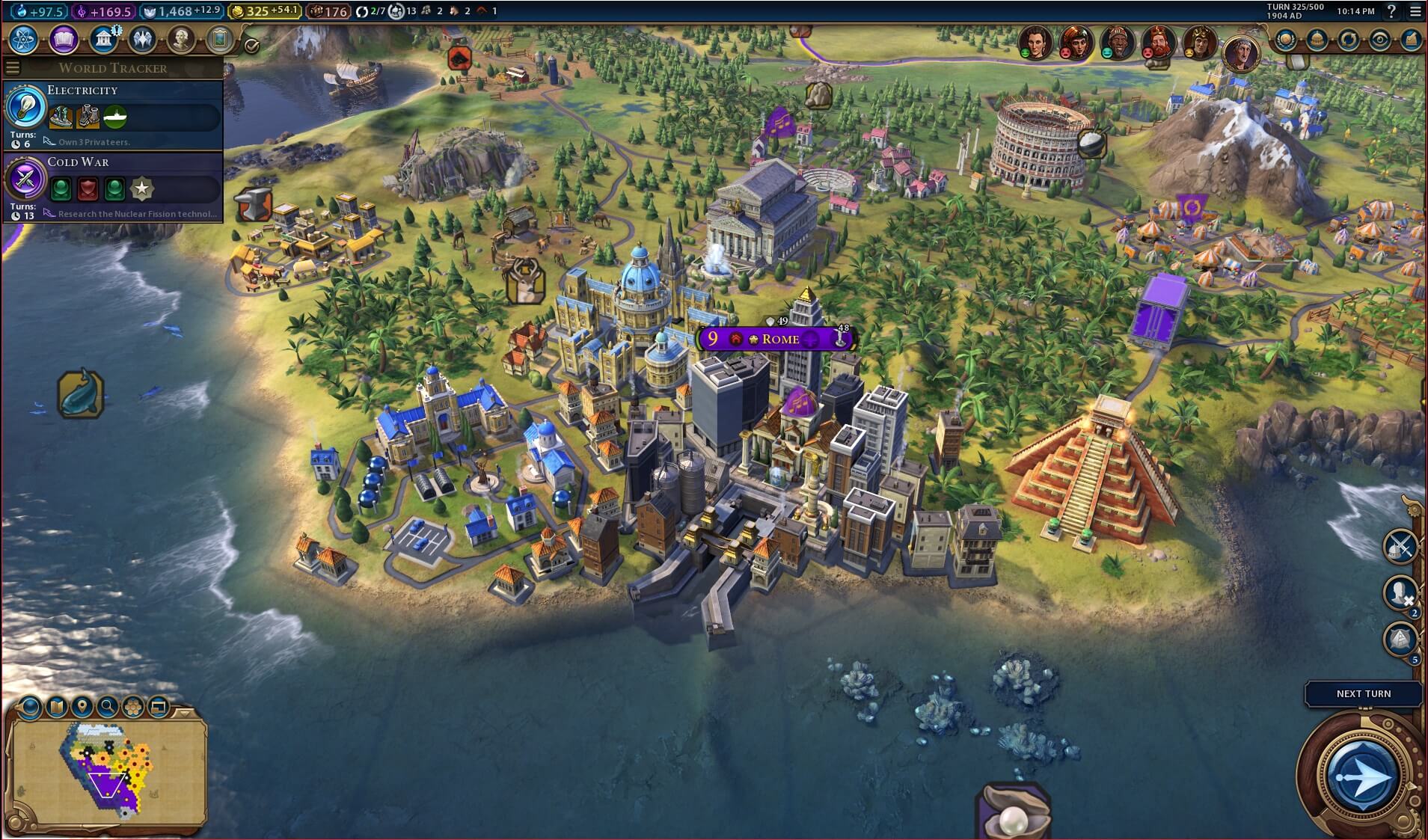This screenshot has width=1428, height=840.
Task: Show the Great Works painting screen
Action: [220, 39]
